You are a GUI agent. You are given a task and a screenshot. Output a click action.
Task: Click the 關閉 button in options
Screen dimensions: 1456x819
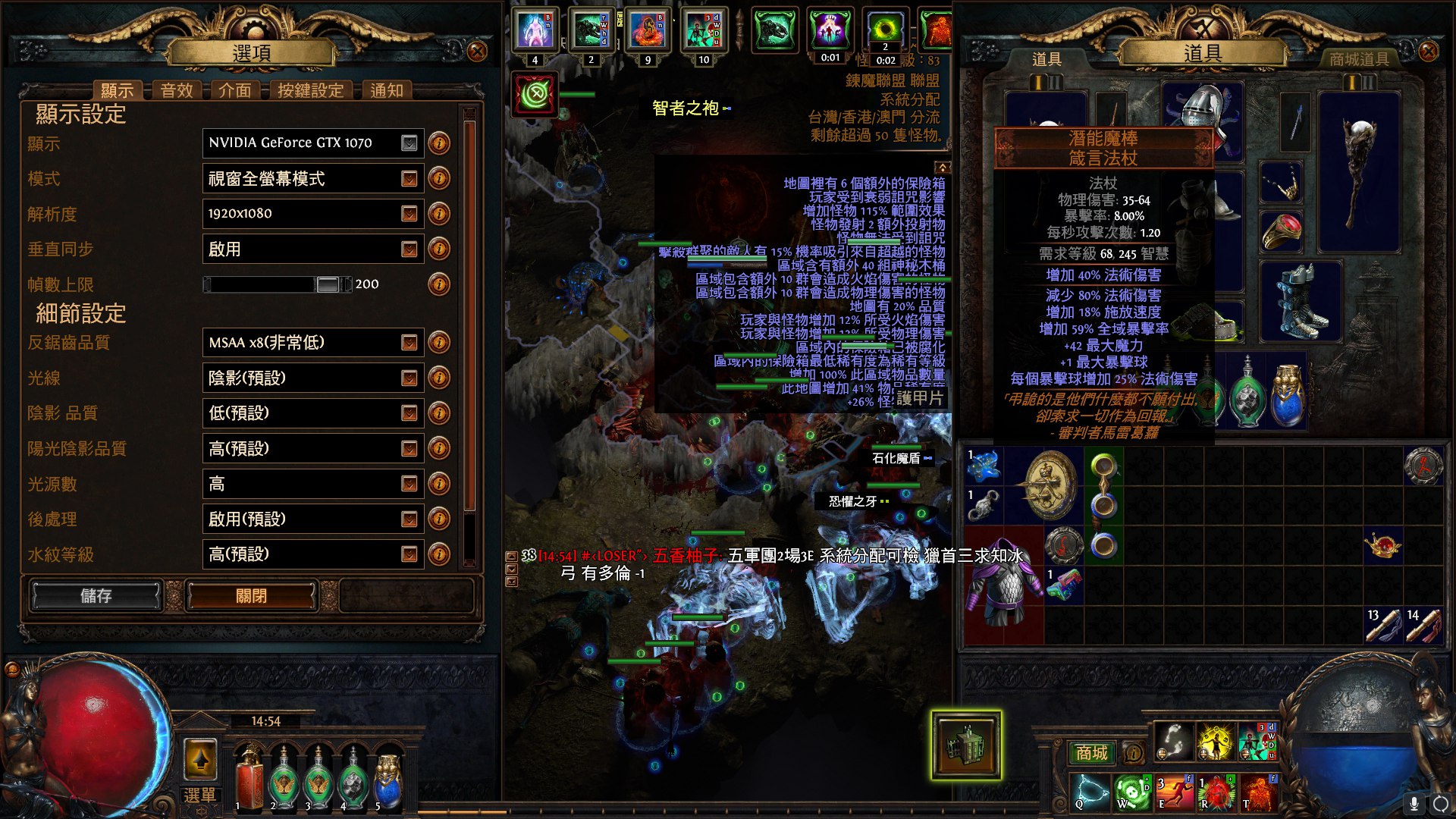point(251,596)
